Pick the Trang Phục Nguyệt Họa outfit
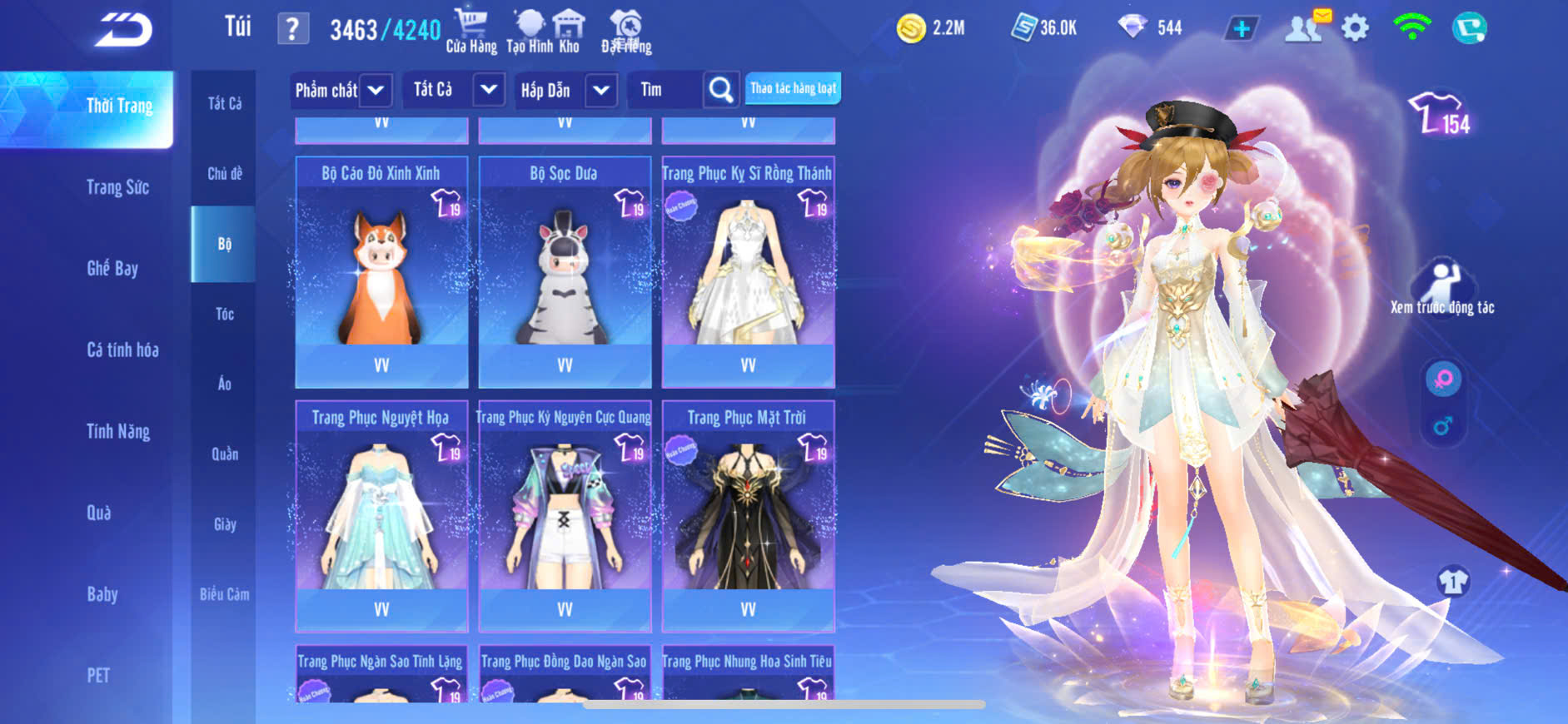Image resolution: width=1568 pixels, height=724 pixels. point(381,516)
